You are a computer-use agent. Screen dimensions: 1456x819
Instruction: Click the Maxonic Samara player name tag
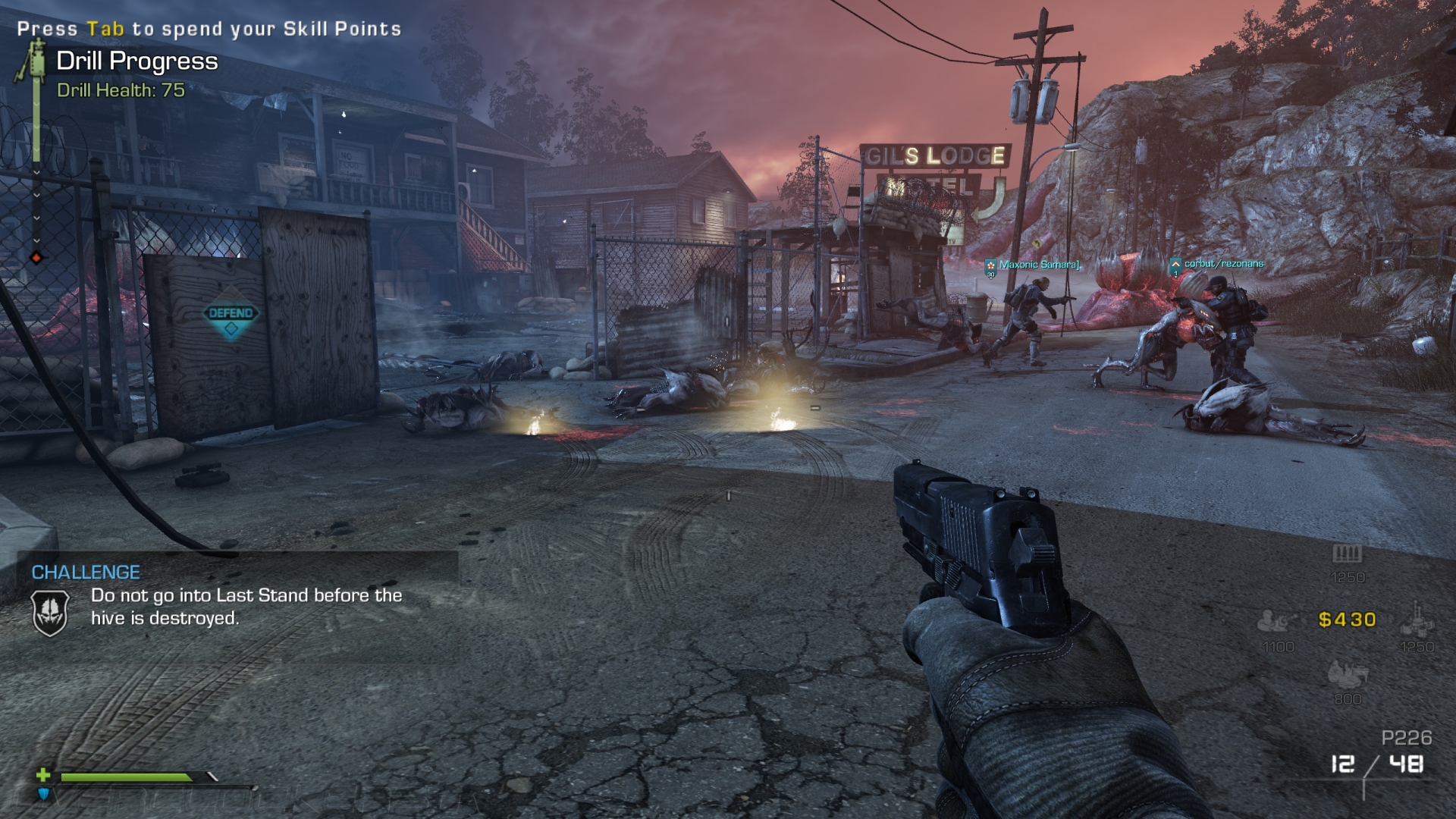click(1039, 265)
